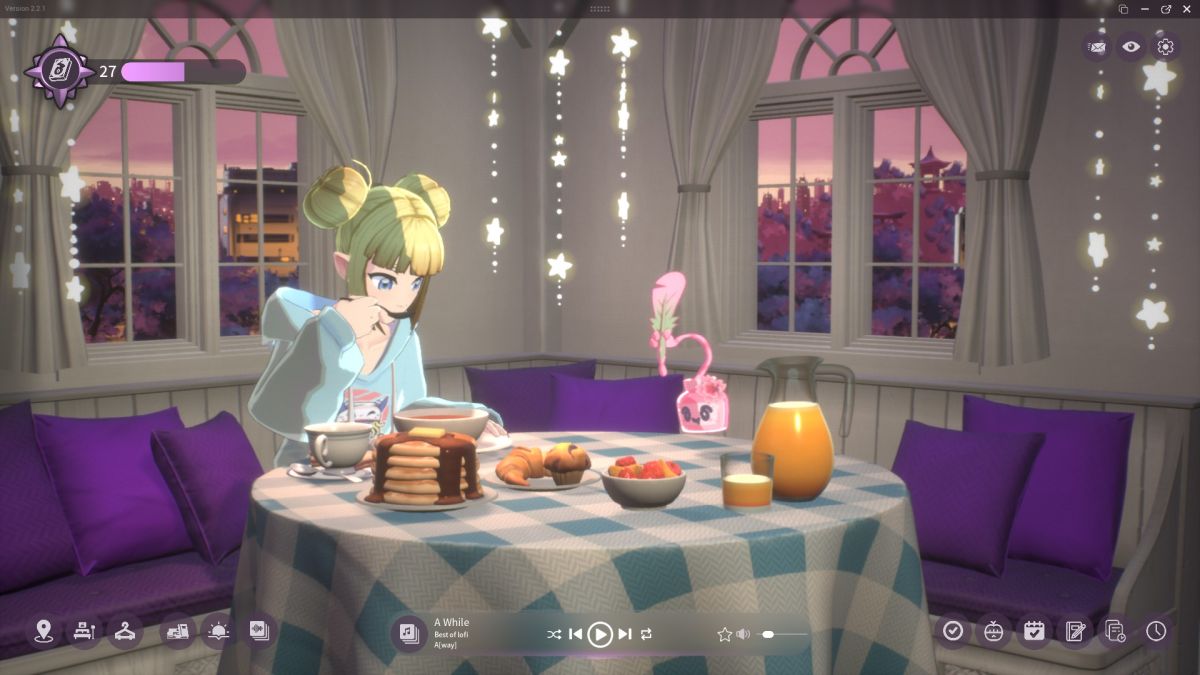Open the tomato pomodoro timer
Screen dimensions: 1200x675
[993, 631]
